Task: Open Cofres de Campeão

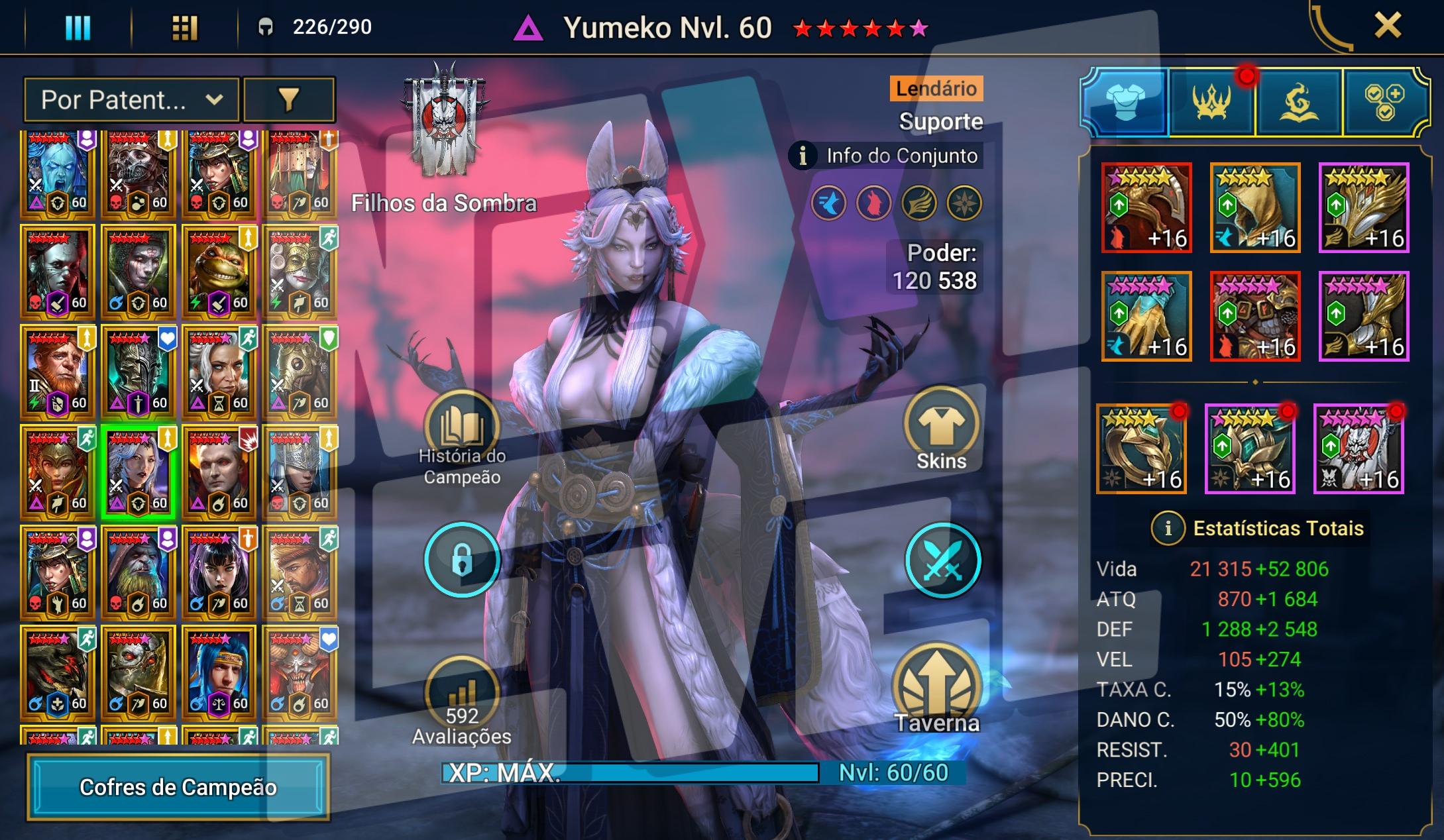Action: [x=178, y=787]
